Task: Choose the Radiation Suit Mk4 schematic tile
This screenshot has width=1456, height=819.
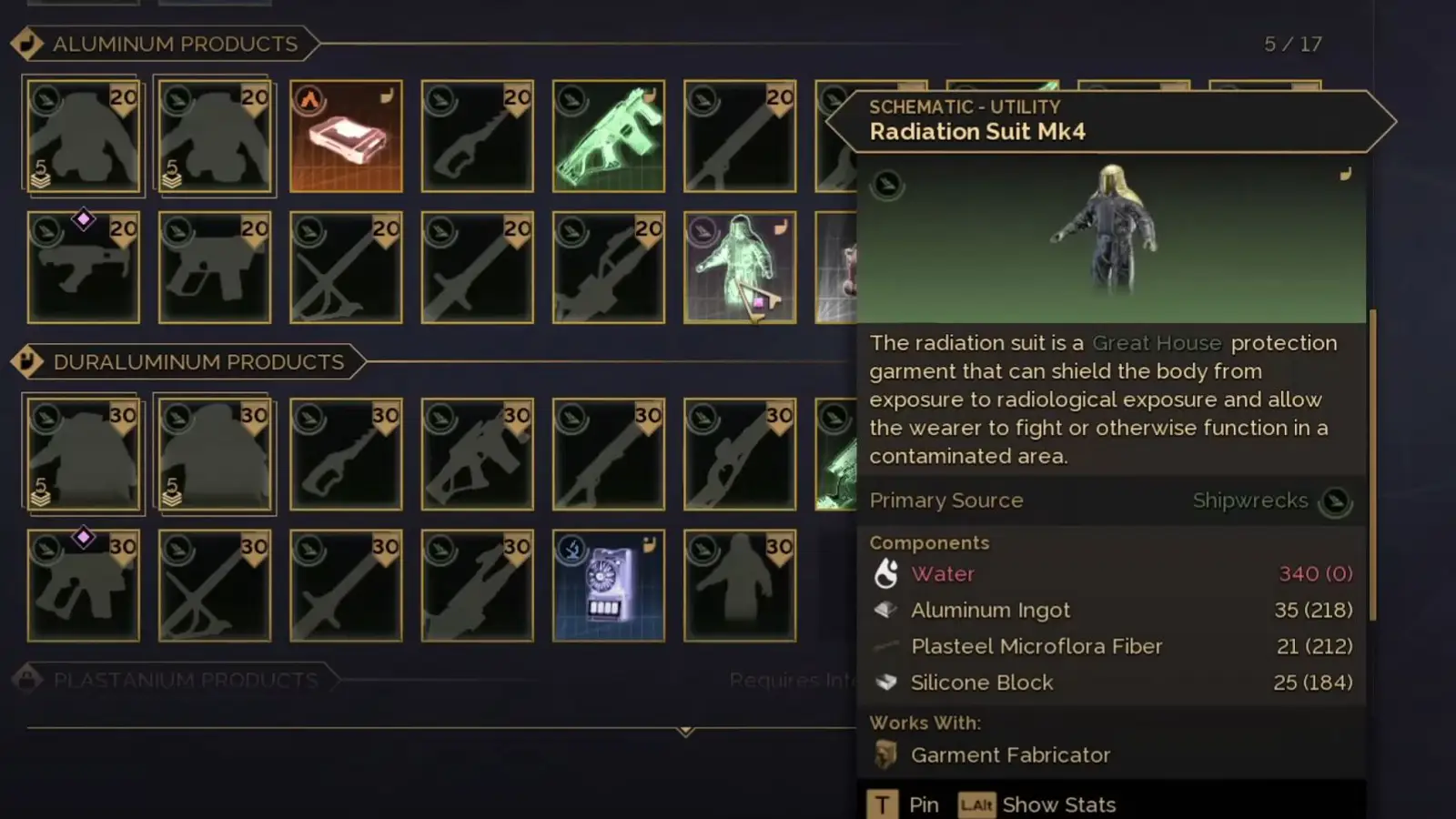Action: [x=739, y=268]
